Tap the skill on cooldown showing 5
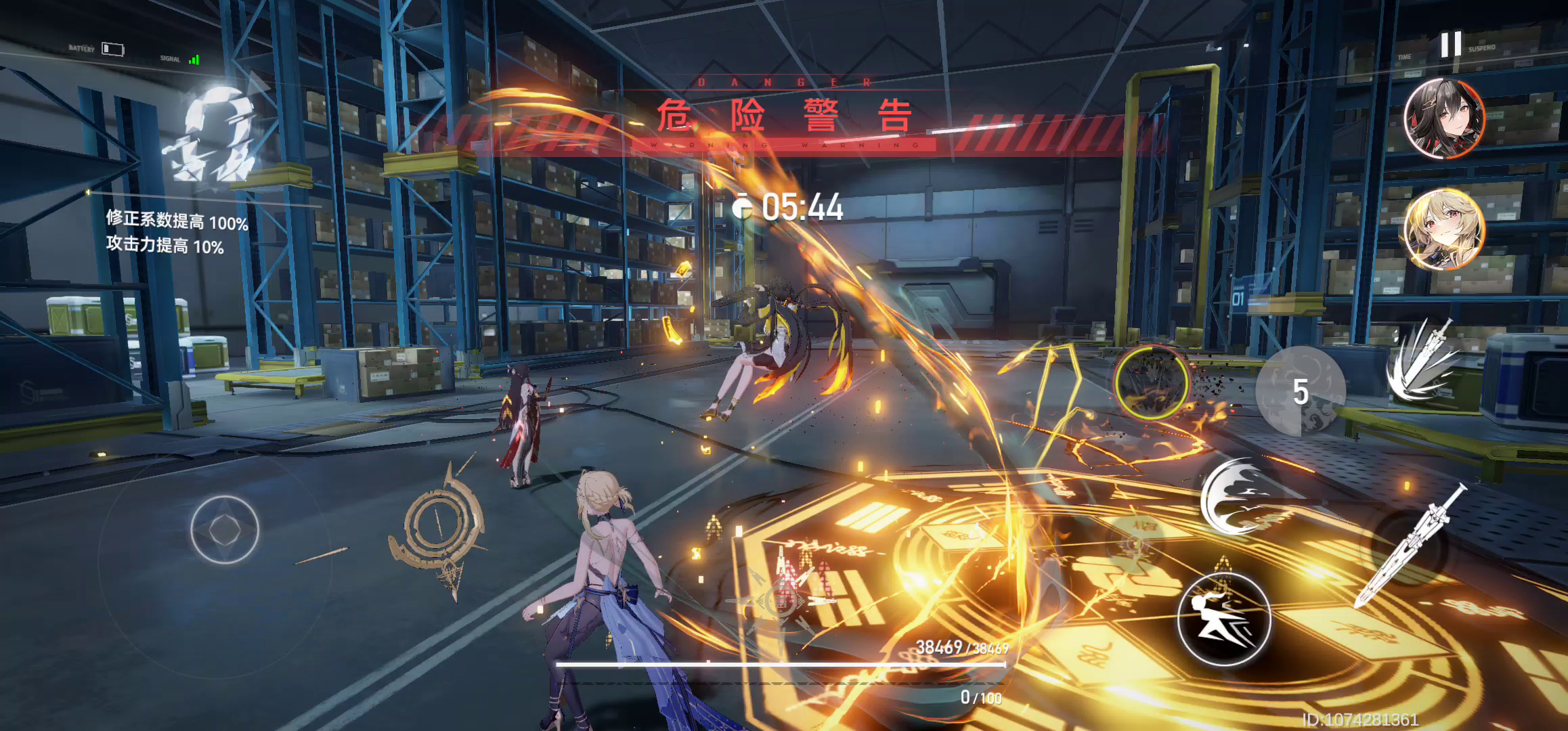 pyautogui.click(x=1300, y=391)
